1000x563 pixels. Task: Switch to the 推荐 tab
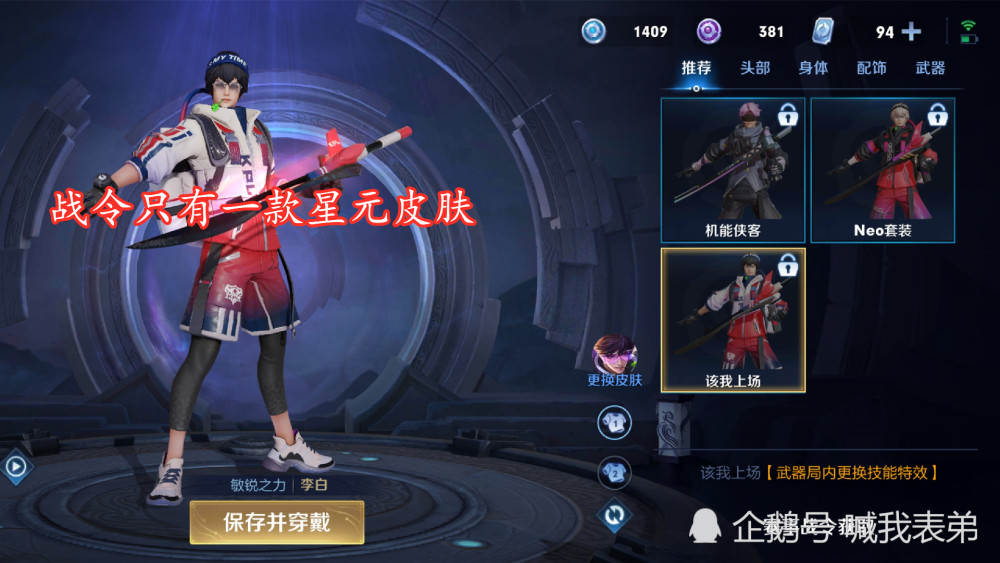[696, 68]
